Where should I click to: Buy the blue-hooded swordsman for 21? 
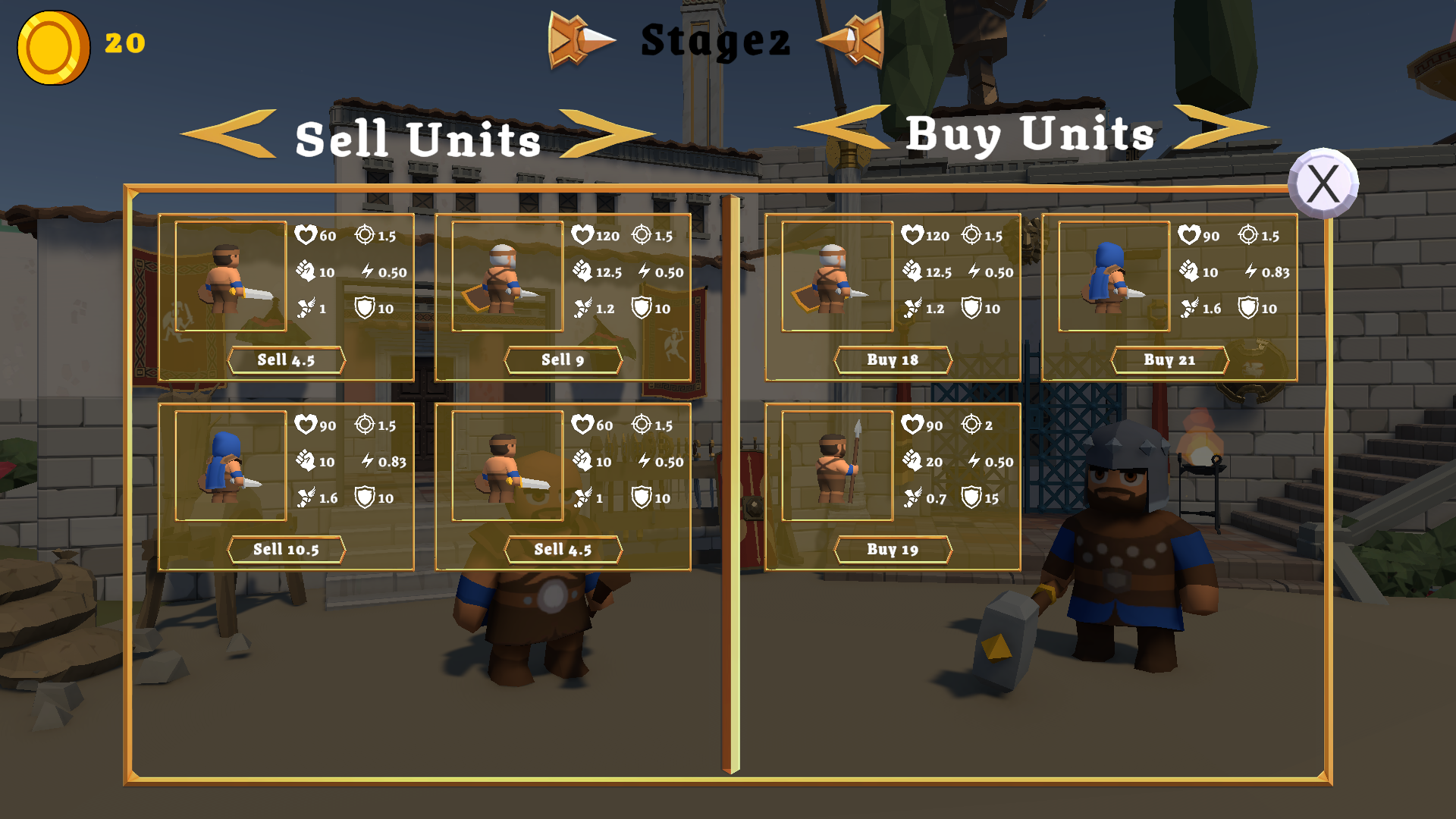(1169, 360)
